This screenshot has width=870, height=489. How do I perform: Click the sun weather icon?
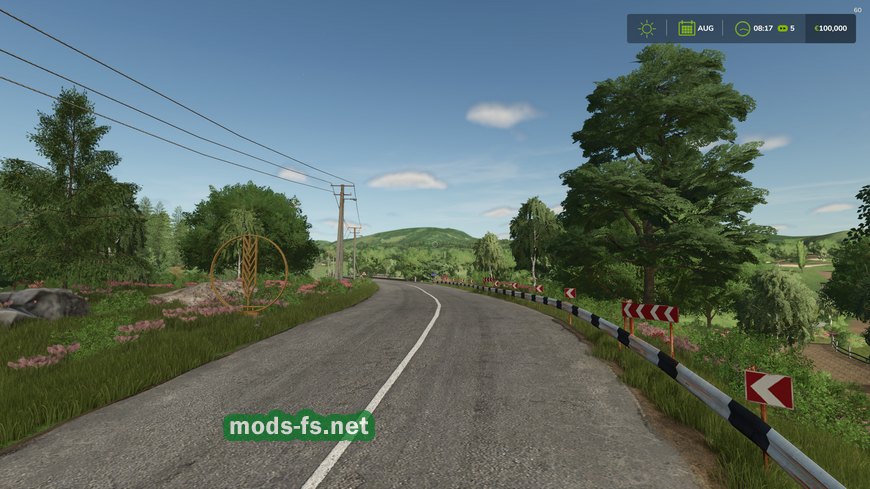tap(647, 28)
